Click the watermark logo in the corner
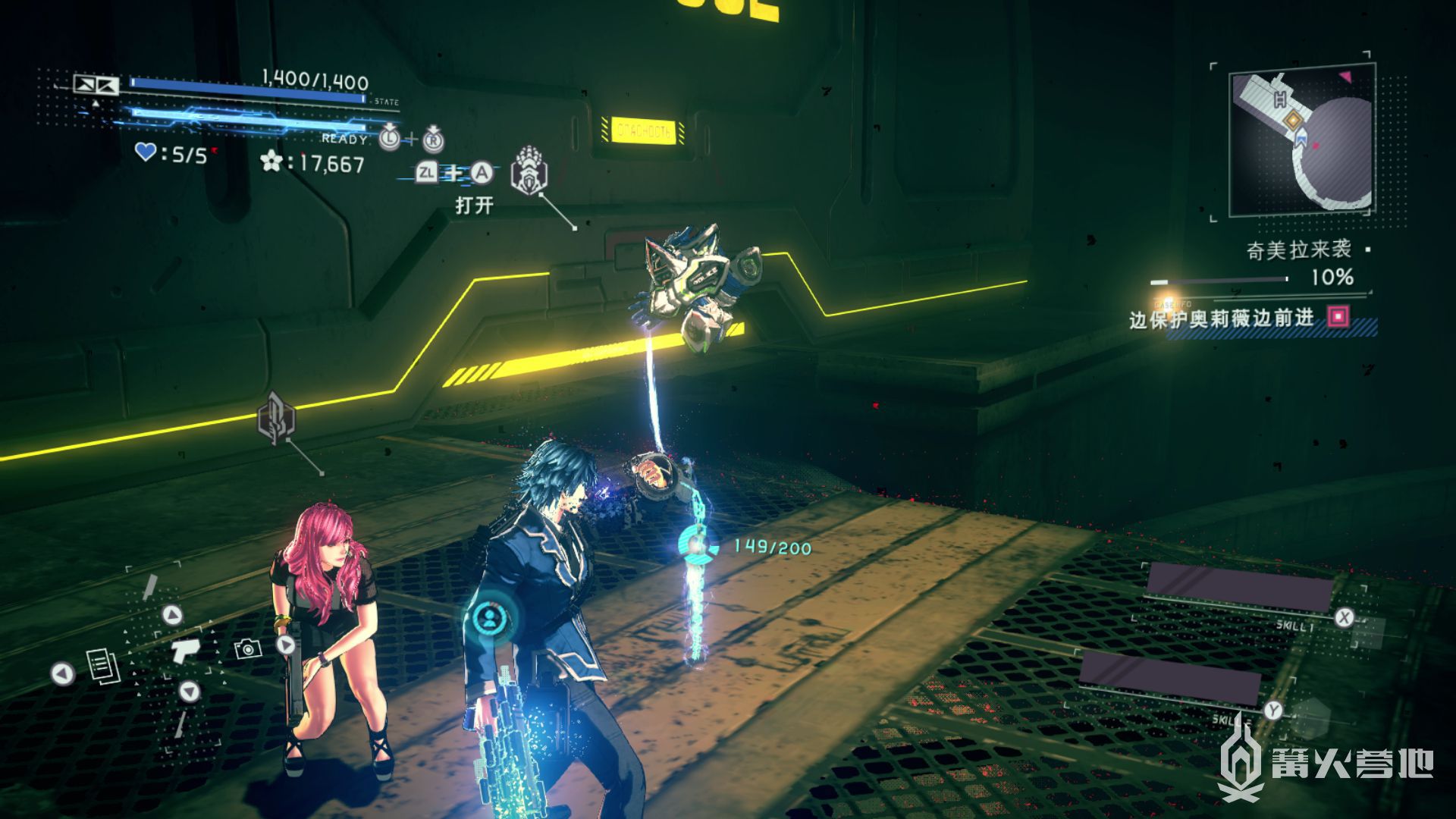The image size is (1456, 819). [1327, 761]
